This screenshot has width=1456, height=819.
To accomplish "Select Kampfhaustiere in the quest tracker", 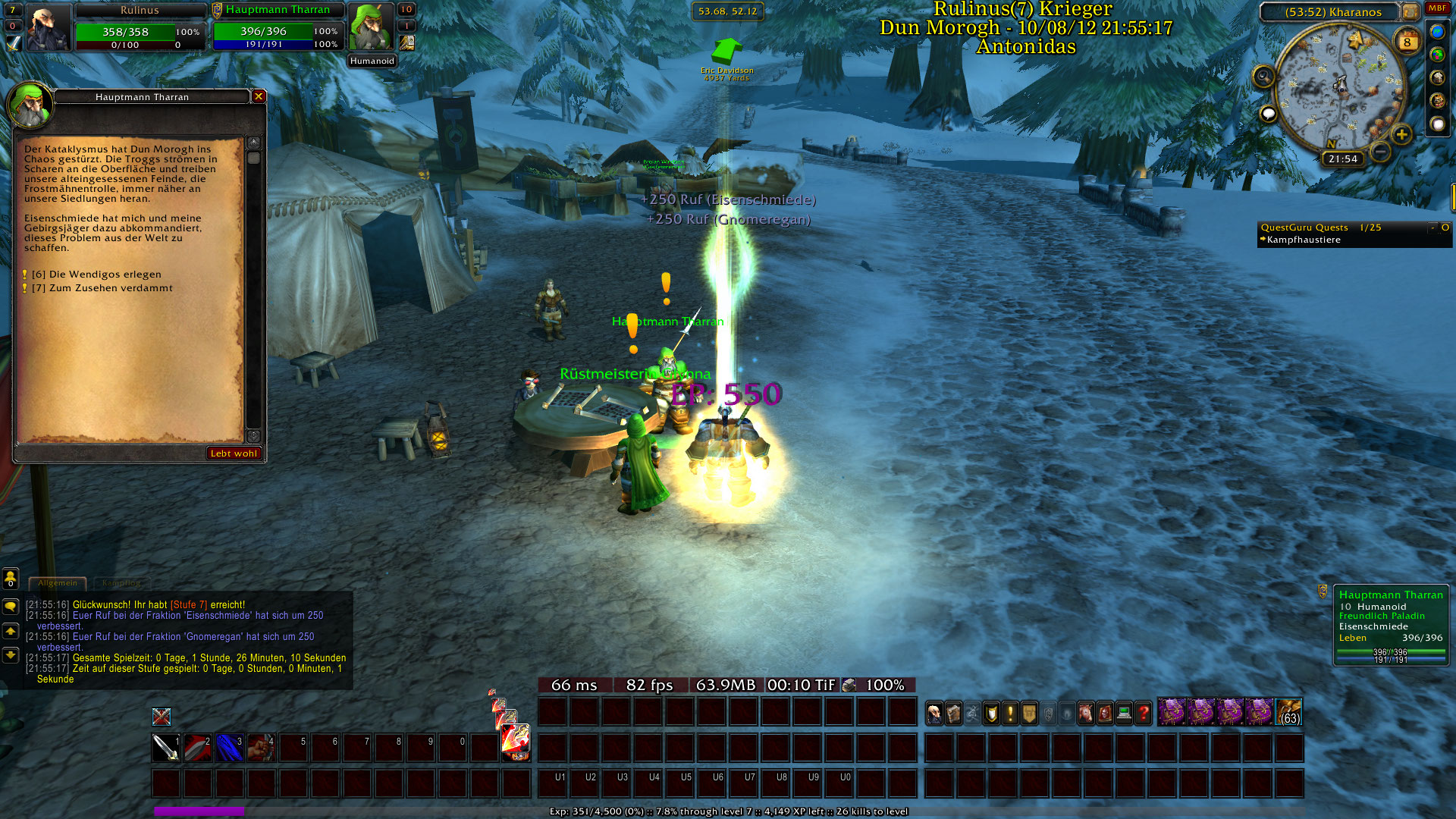I will tap(1304, 240).
